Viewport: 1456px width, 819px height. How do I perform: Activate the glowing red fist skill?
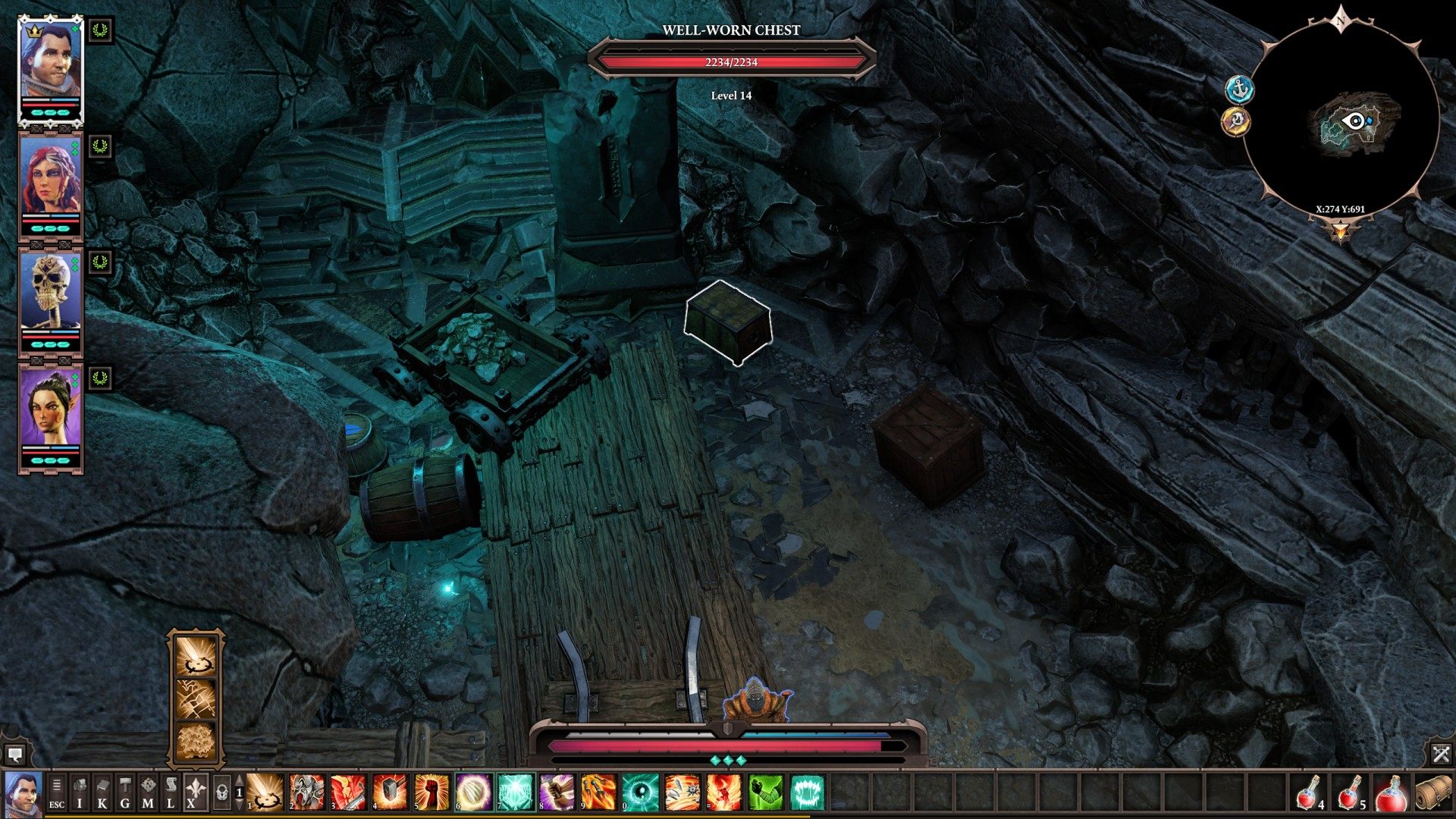[431, 792]
